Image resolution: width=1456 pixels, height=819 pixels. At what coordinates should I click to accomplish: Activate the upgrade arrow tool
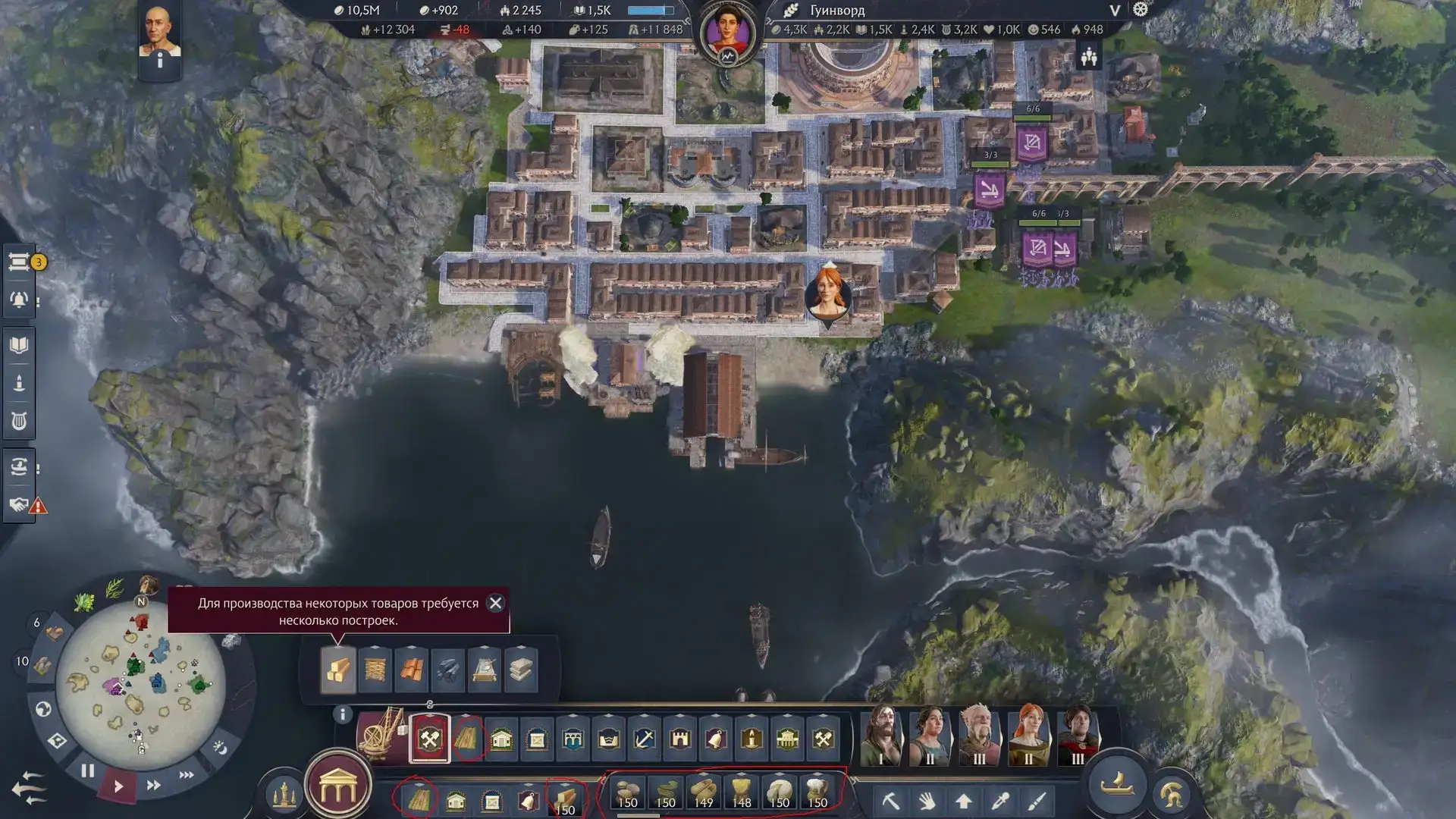(x=964, y=801)
